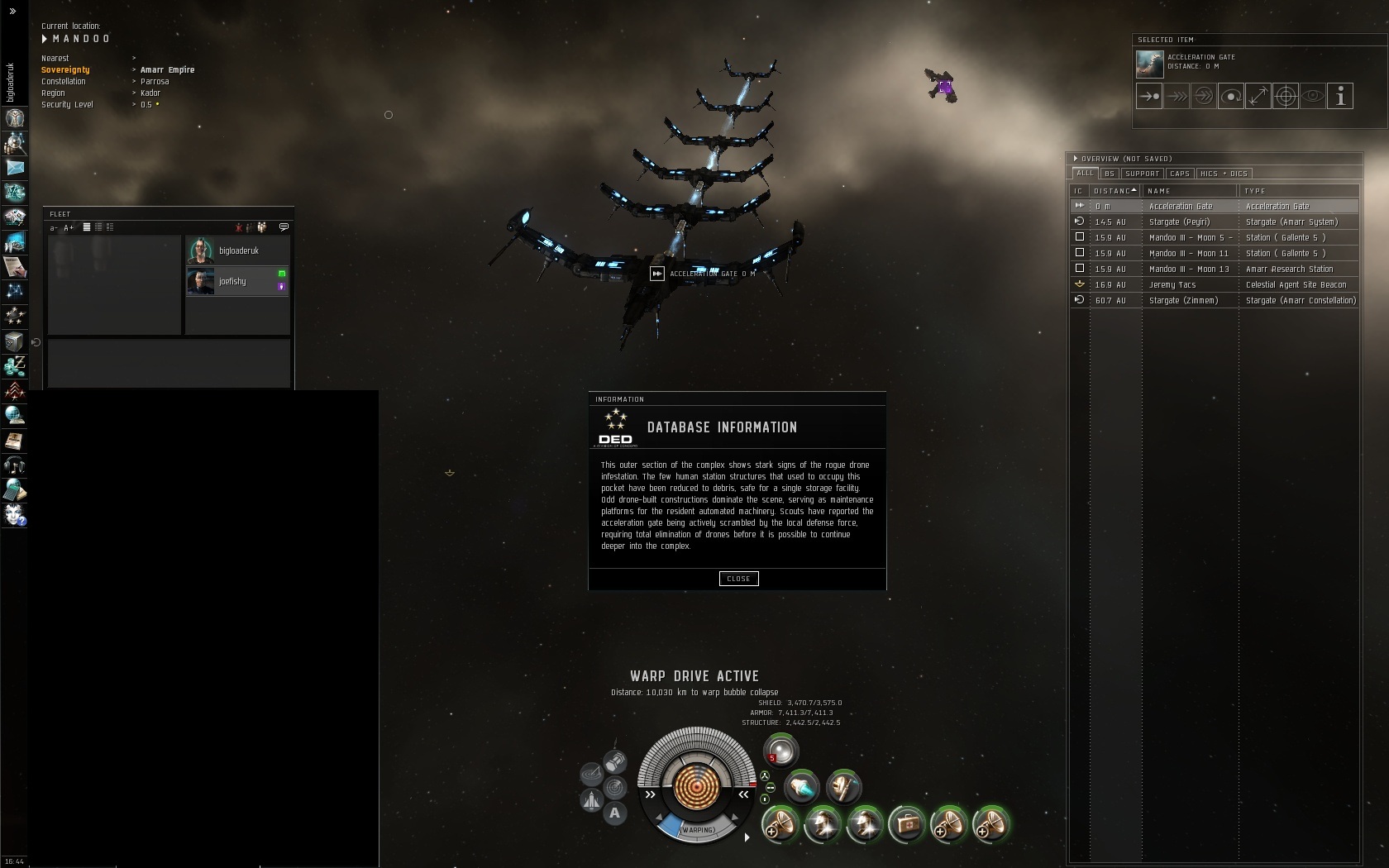Screen dimensions: 1389x868
Task: Toggle the autopilot A button
Action: (614, 813)
